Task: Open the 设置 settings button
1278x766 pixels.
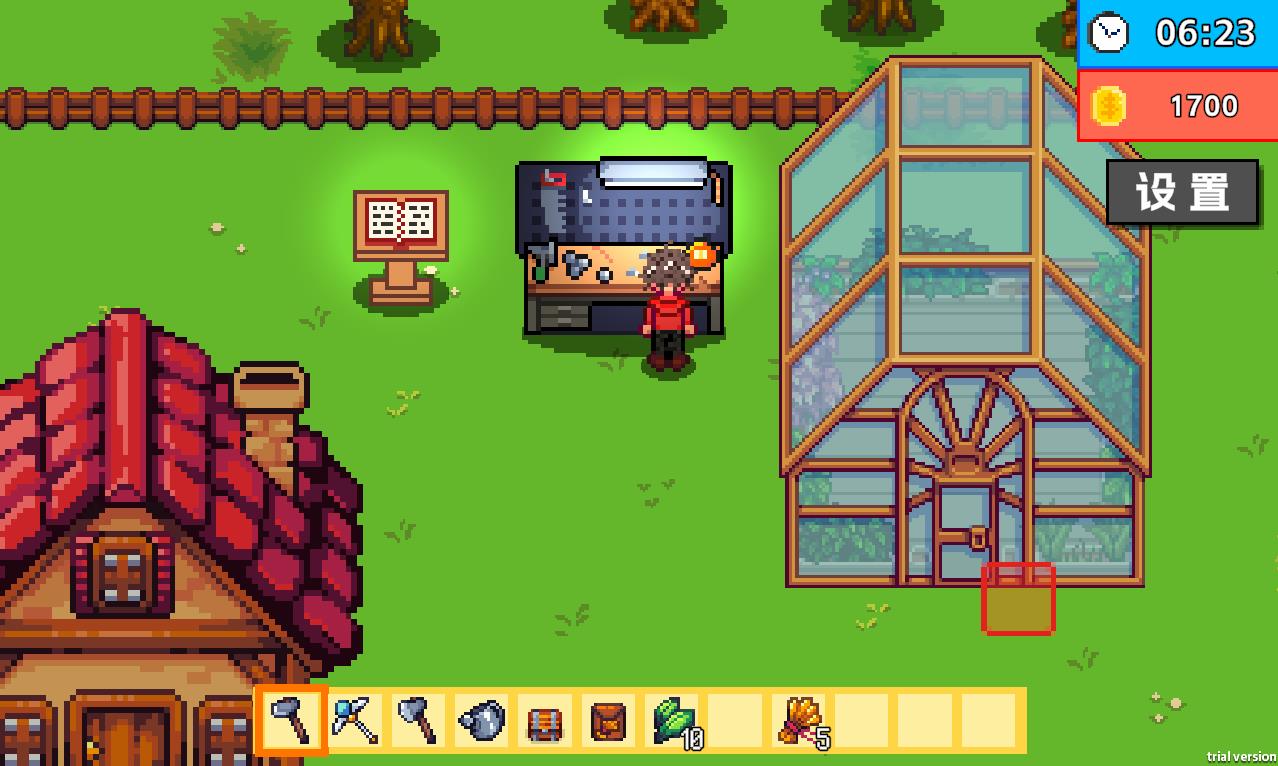Action: pyautogui.click(x=1181, y=192)
